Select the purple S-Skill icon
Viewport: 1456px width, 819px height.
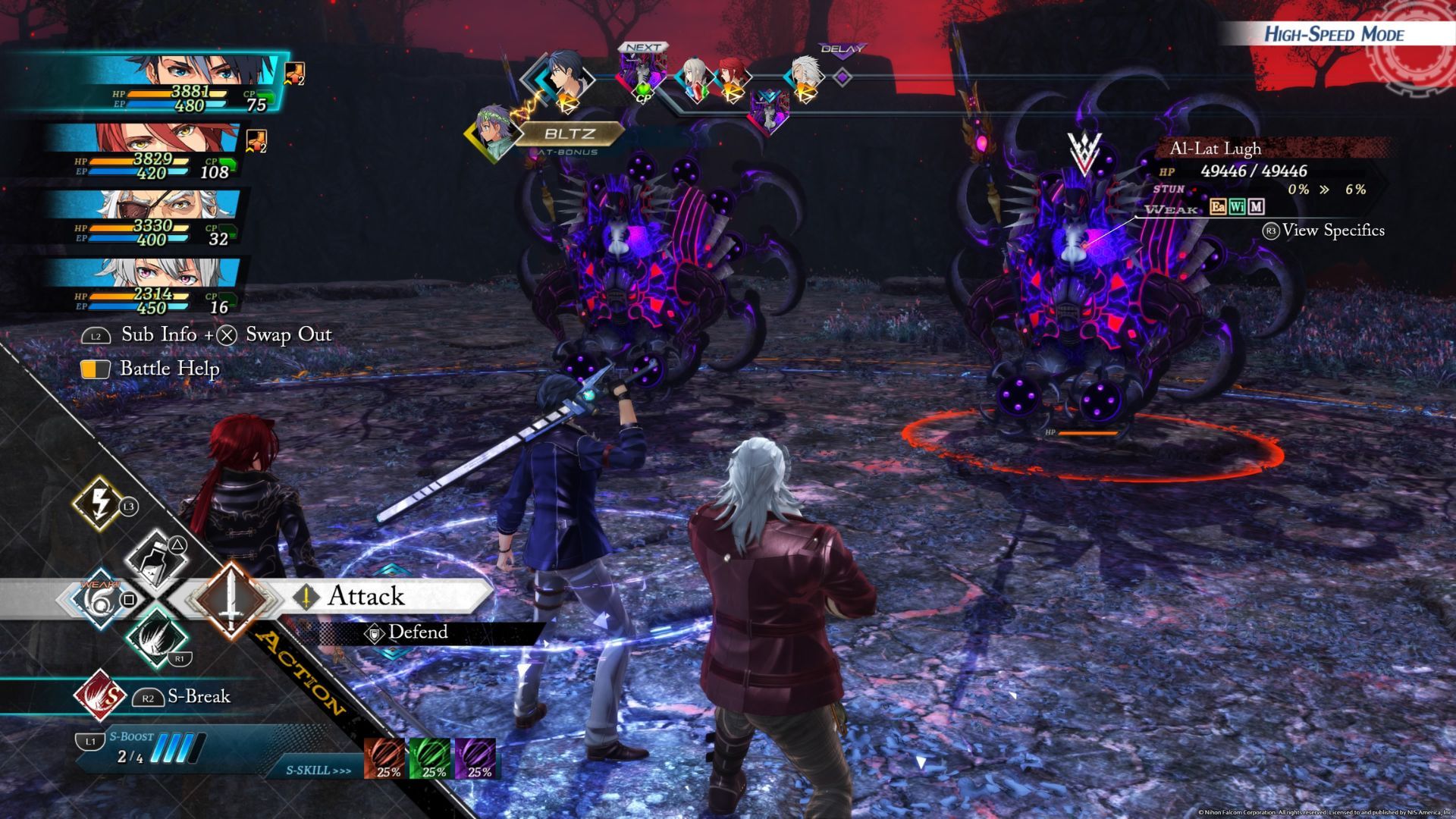[475, 758]
